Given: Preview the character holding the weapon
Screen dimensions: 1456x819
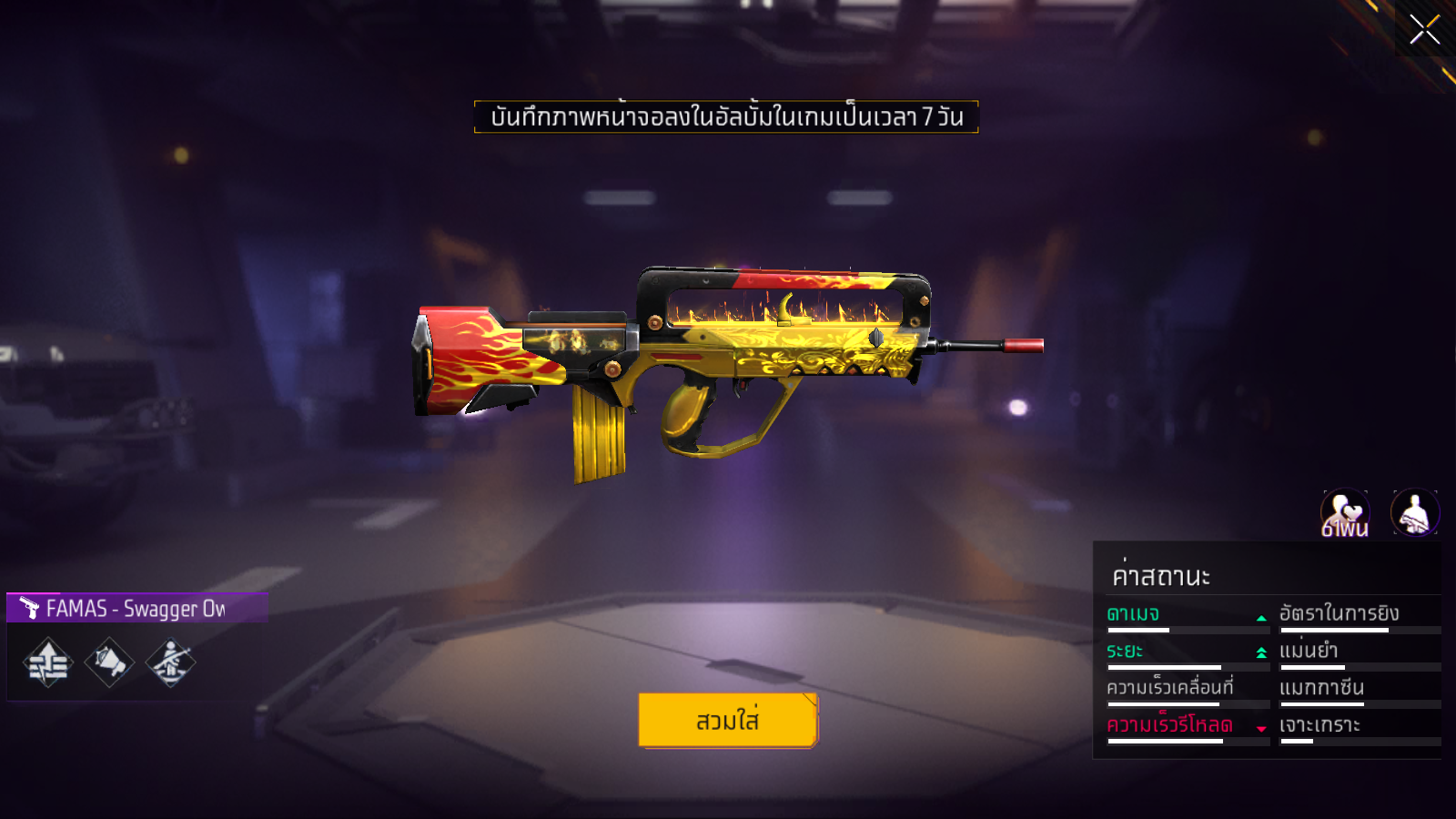Looking at the screenshot, I should tap(1415, 512).
